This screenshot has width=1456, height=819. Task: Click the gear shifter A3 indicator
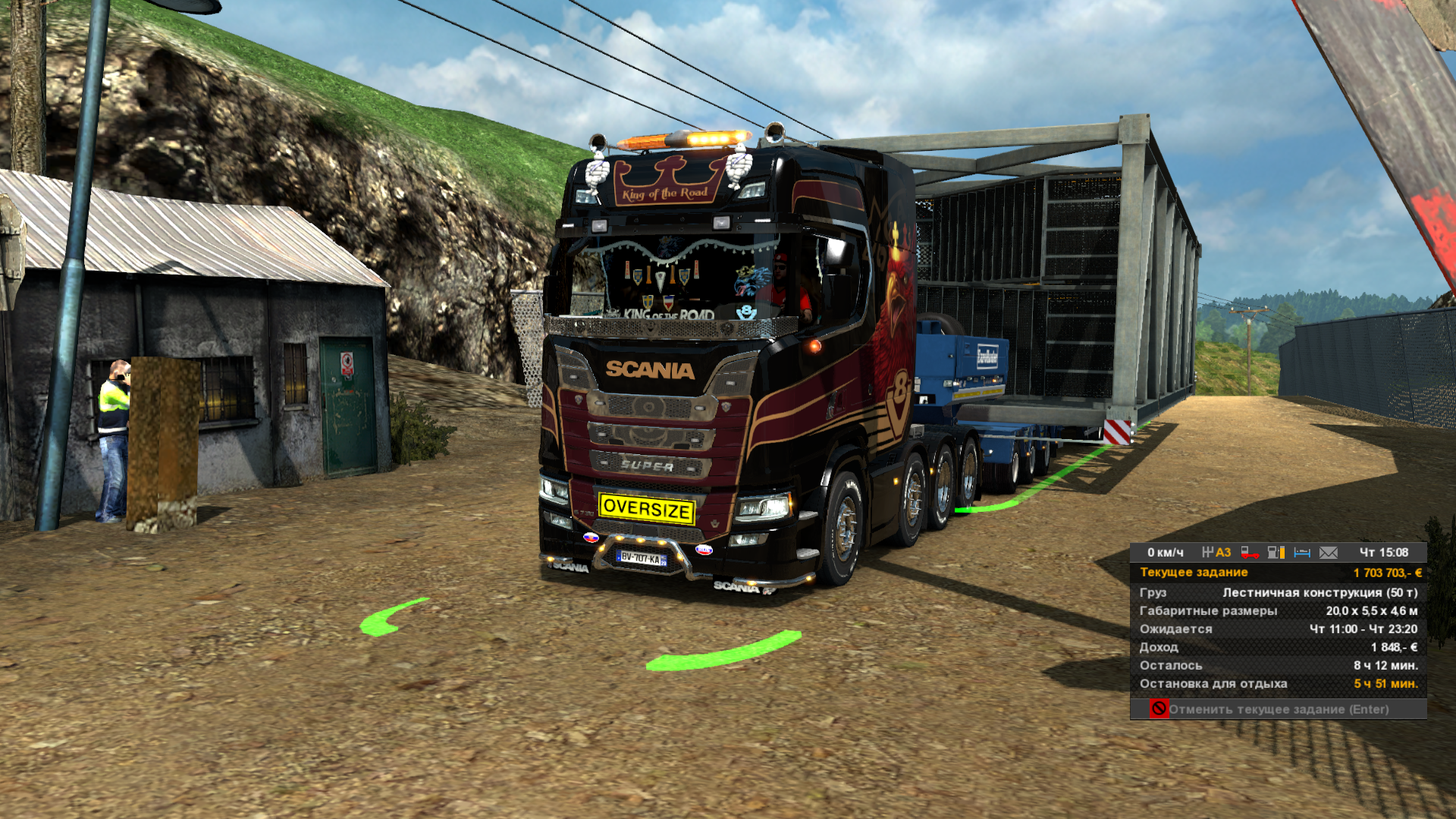pos(1216,553)
